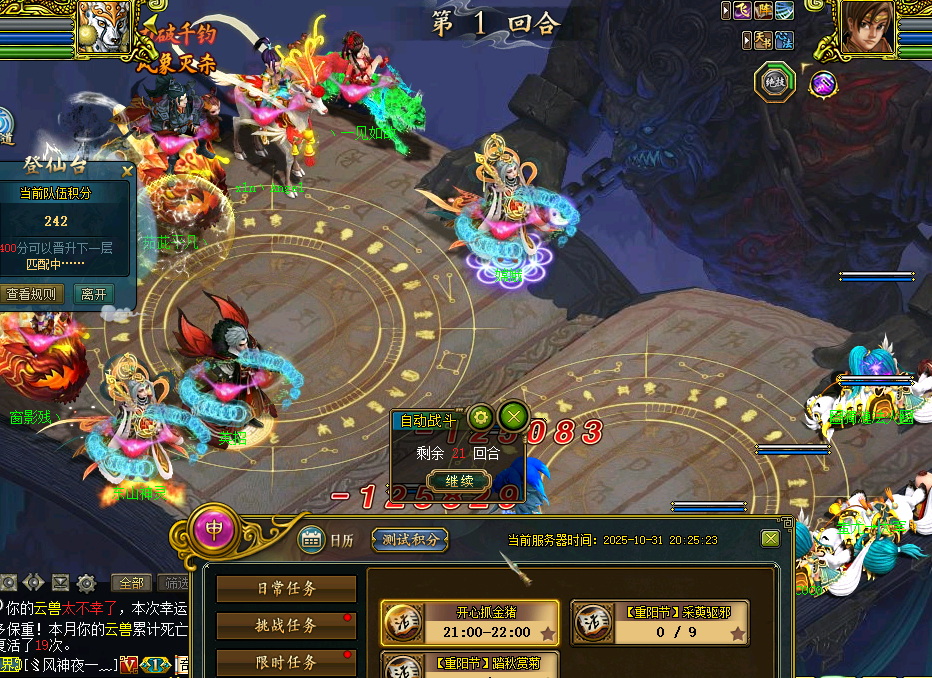The image size is (932, 678).
Task: Click the purple 申 round button
Action: (x=214, y=528)
